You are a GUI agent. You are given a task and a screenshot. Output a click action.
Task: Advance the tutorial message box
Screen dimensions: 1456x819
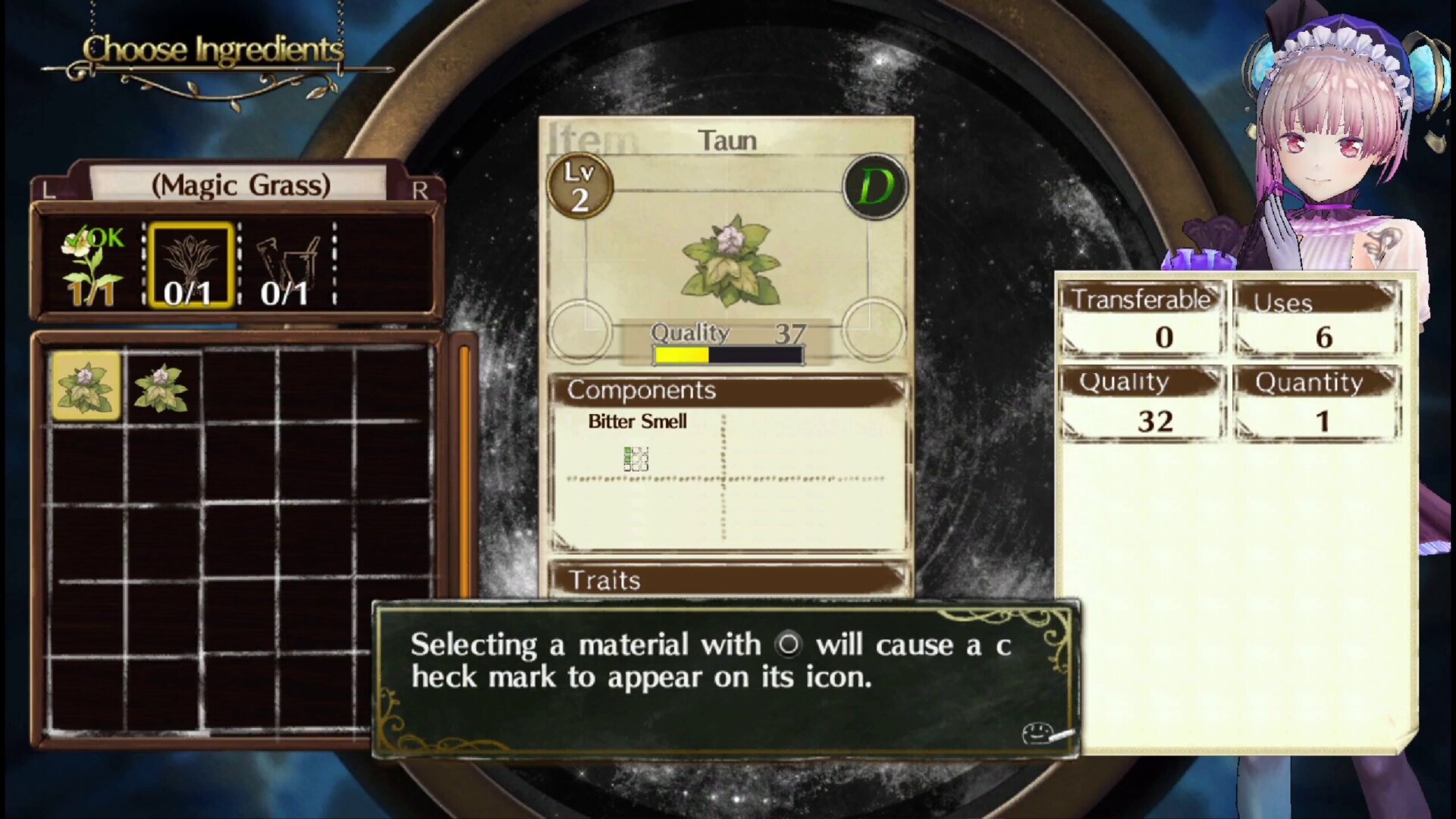(726, 679)
